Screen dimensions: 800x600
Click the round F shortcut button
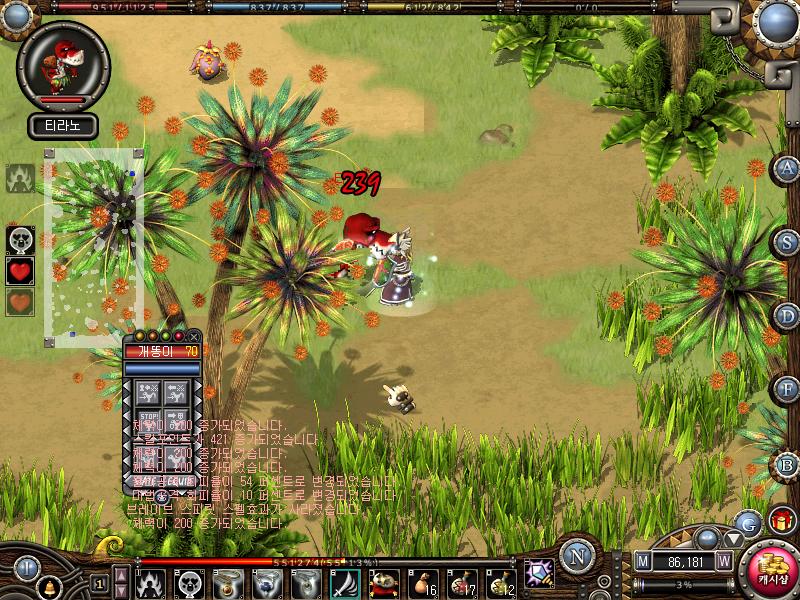787,388
